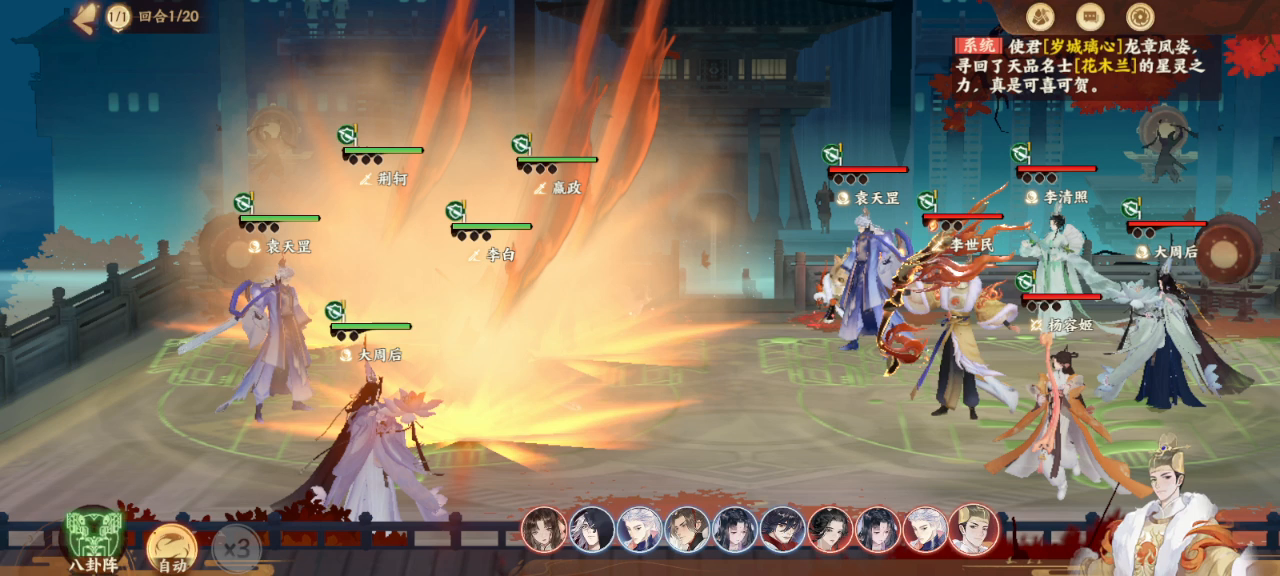
Task: Click the round icon left of chat bubble
Action: point(1040,16)
